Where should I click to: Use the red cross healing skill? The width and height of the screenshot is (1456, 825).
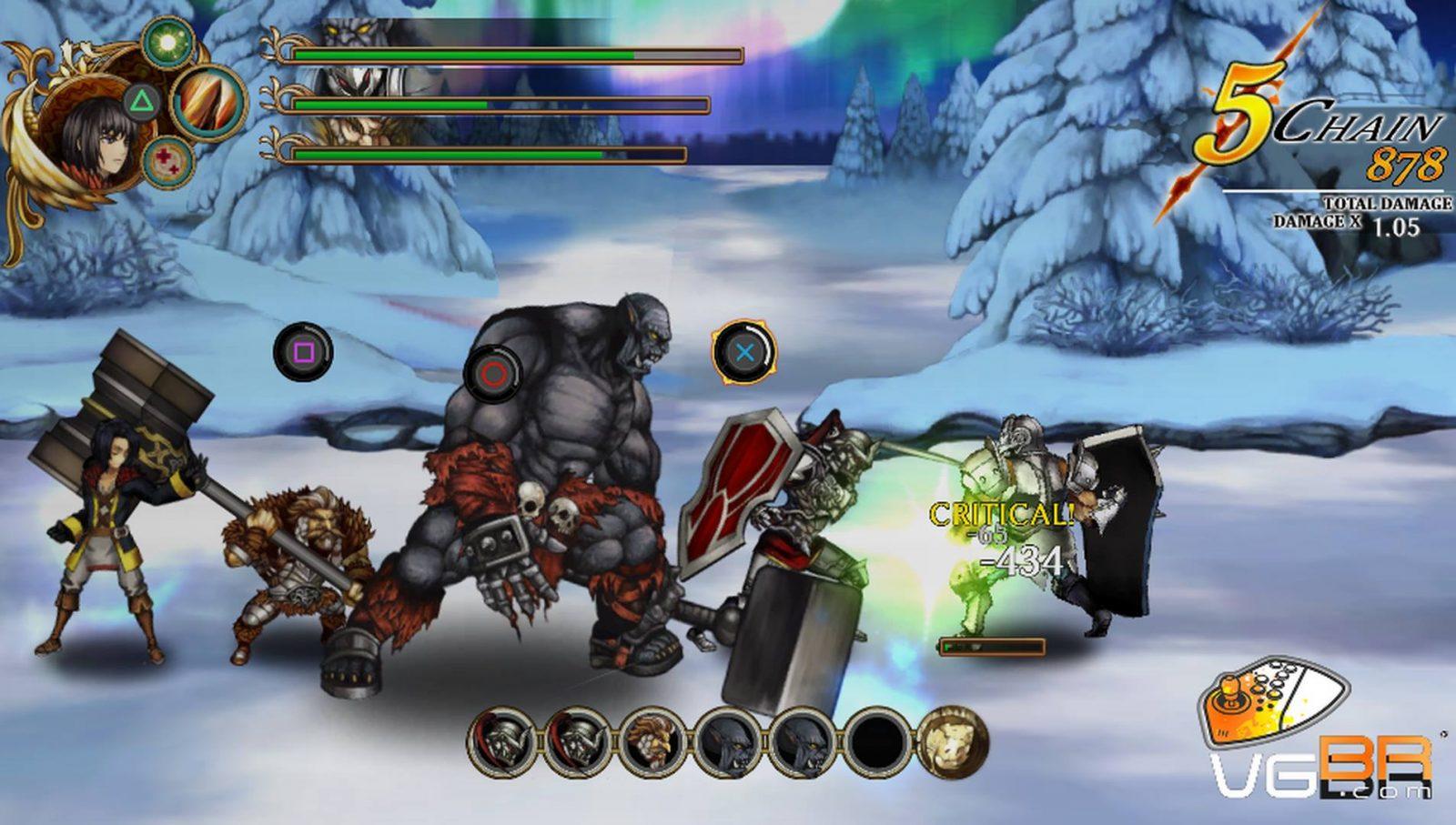click(167, 161)
